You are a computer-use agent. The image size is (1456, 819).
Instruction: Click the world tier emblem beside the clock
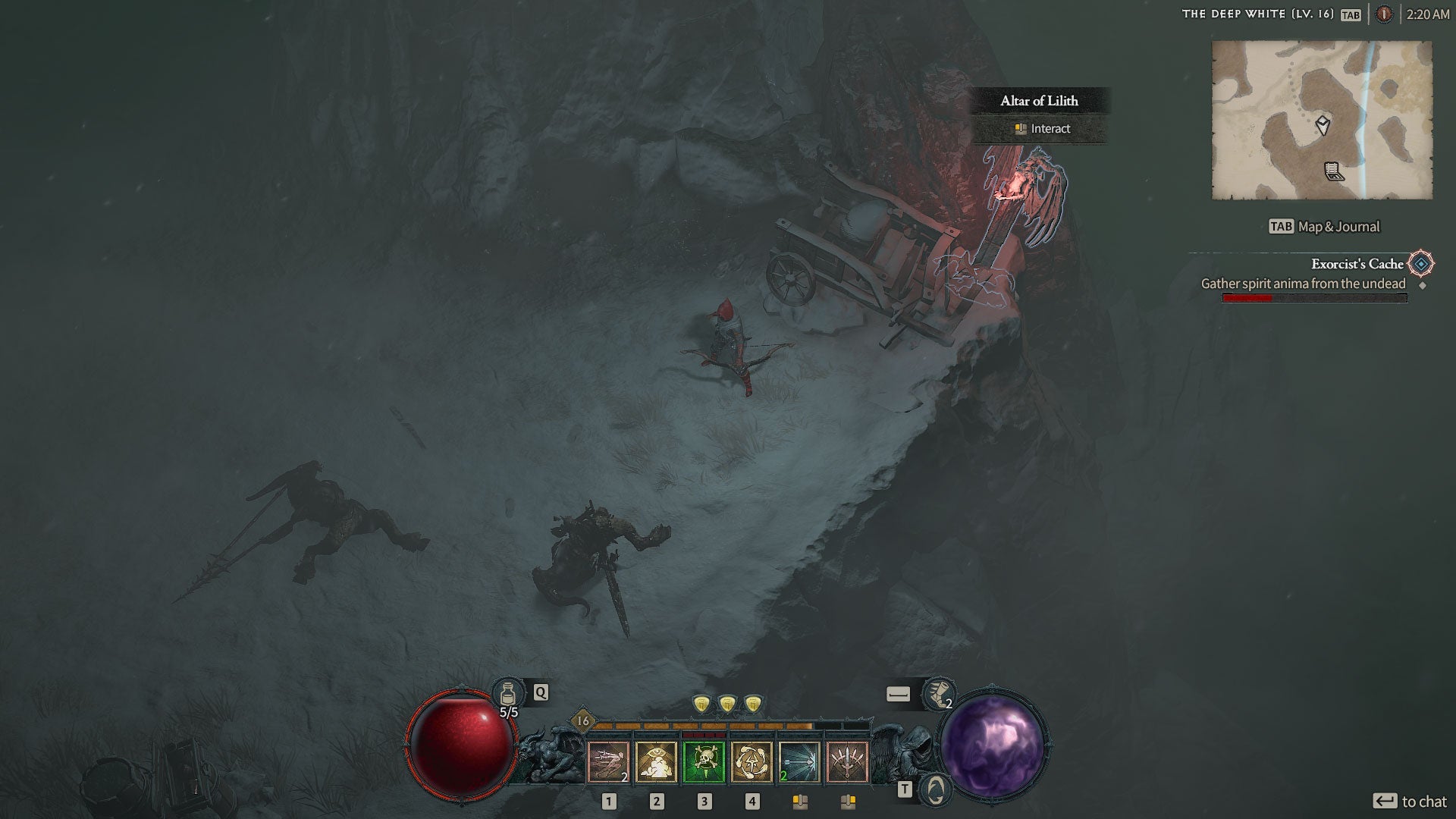1384,14
